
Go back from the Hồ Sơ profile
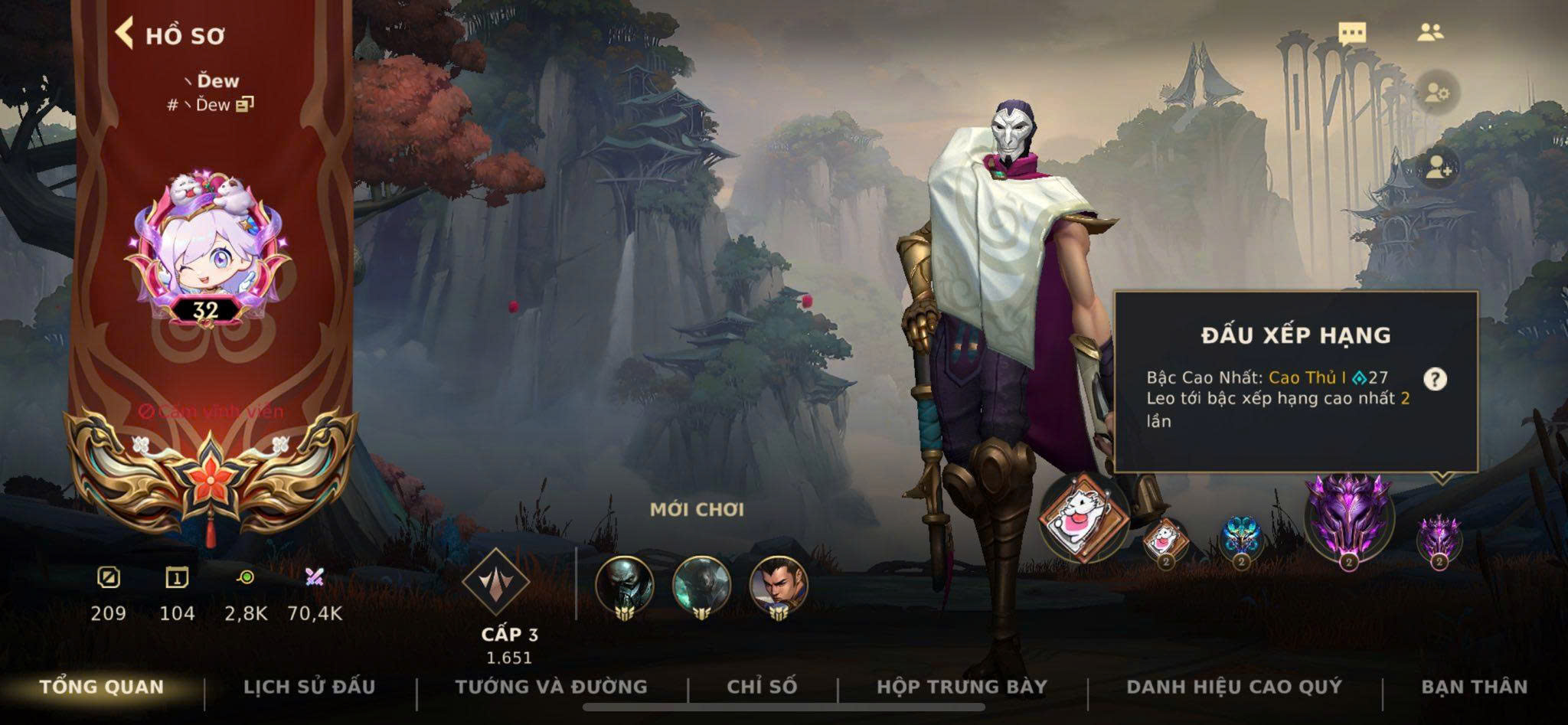pos(125,34)
